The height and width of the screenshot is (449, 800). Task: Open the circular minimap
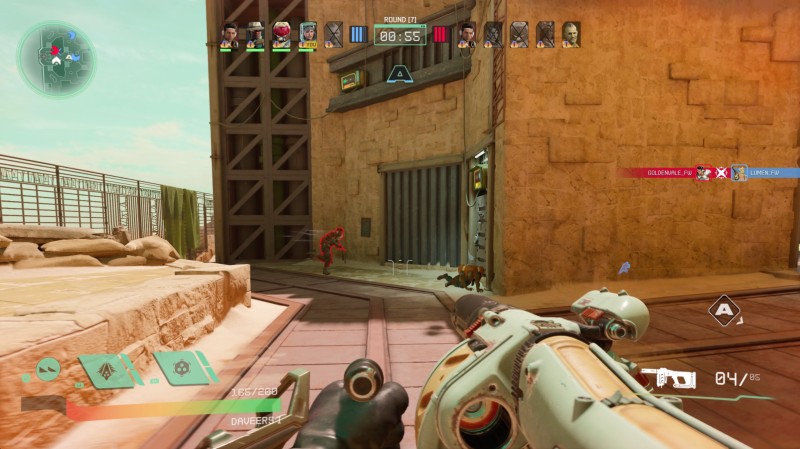(x=56, y=56)
